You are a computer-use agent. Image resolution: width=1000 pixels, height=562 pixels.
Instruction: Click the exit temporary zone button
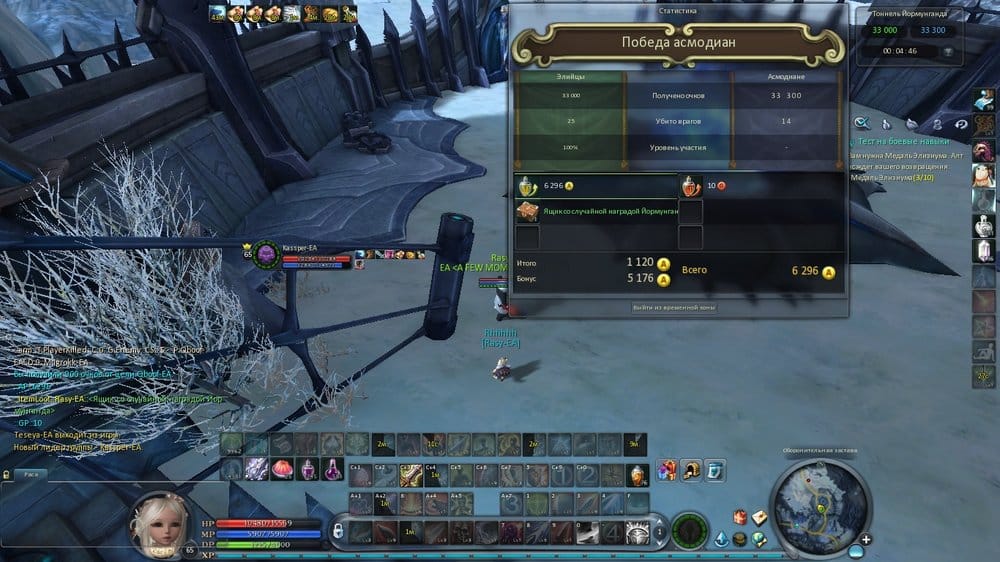(674, 308)
